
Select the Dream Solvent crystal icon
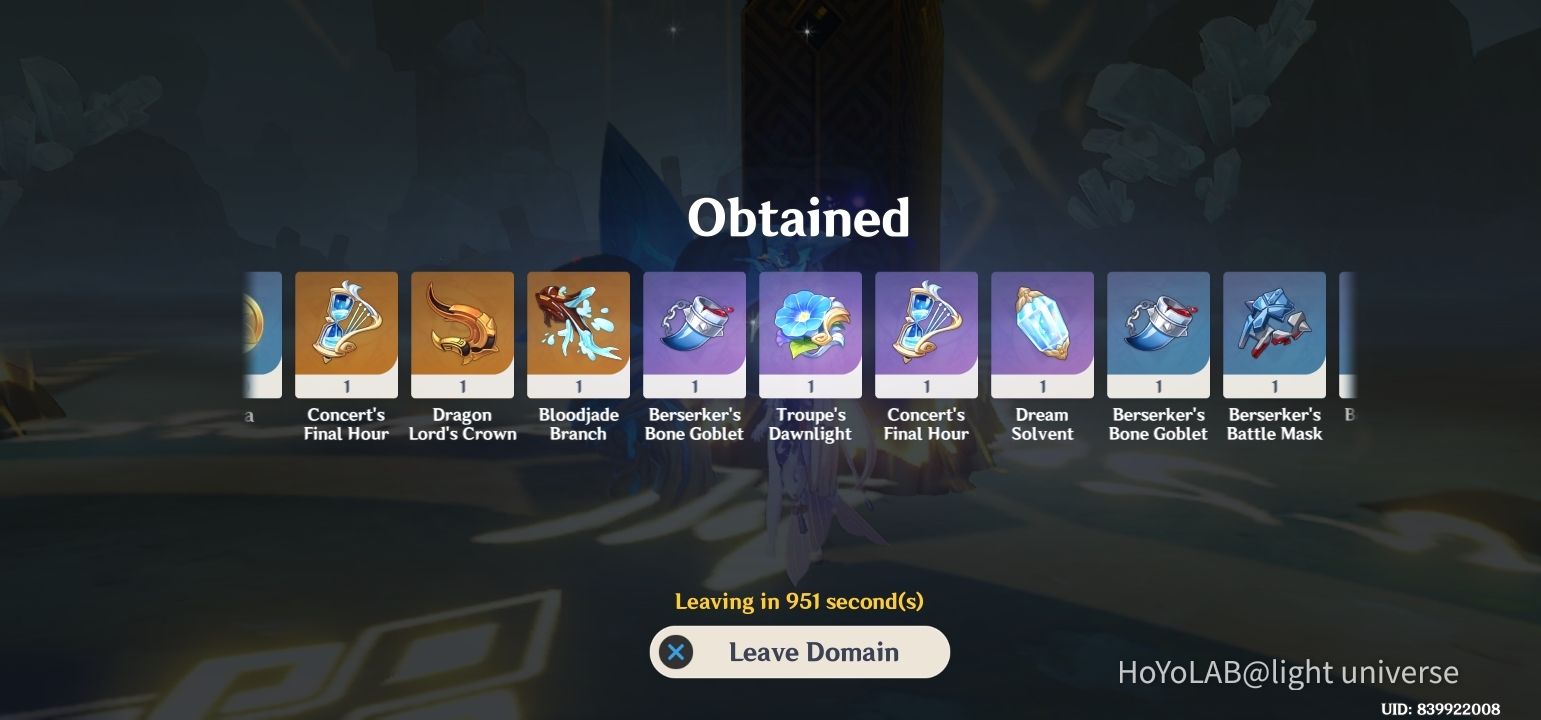tap(1042, 332)
